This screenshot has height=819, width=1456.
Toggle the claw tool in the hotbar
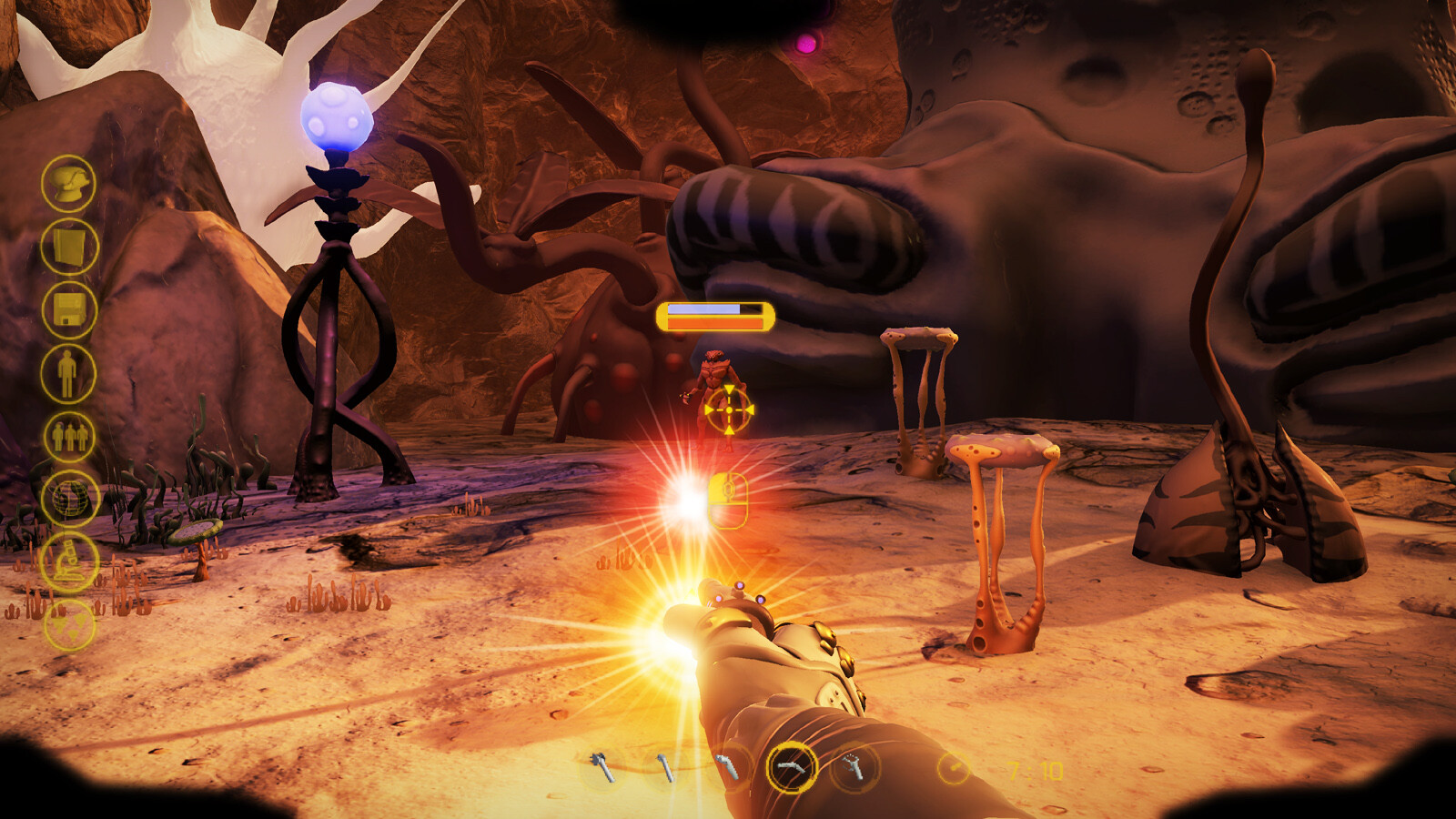tap(854, 769)
